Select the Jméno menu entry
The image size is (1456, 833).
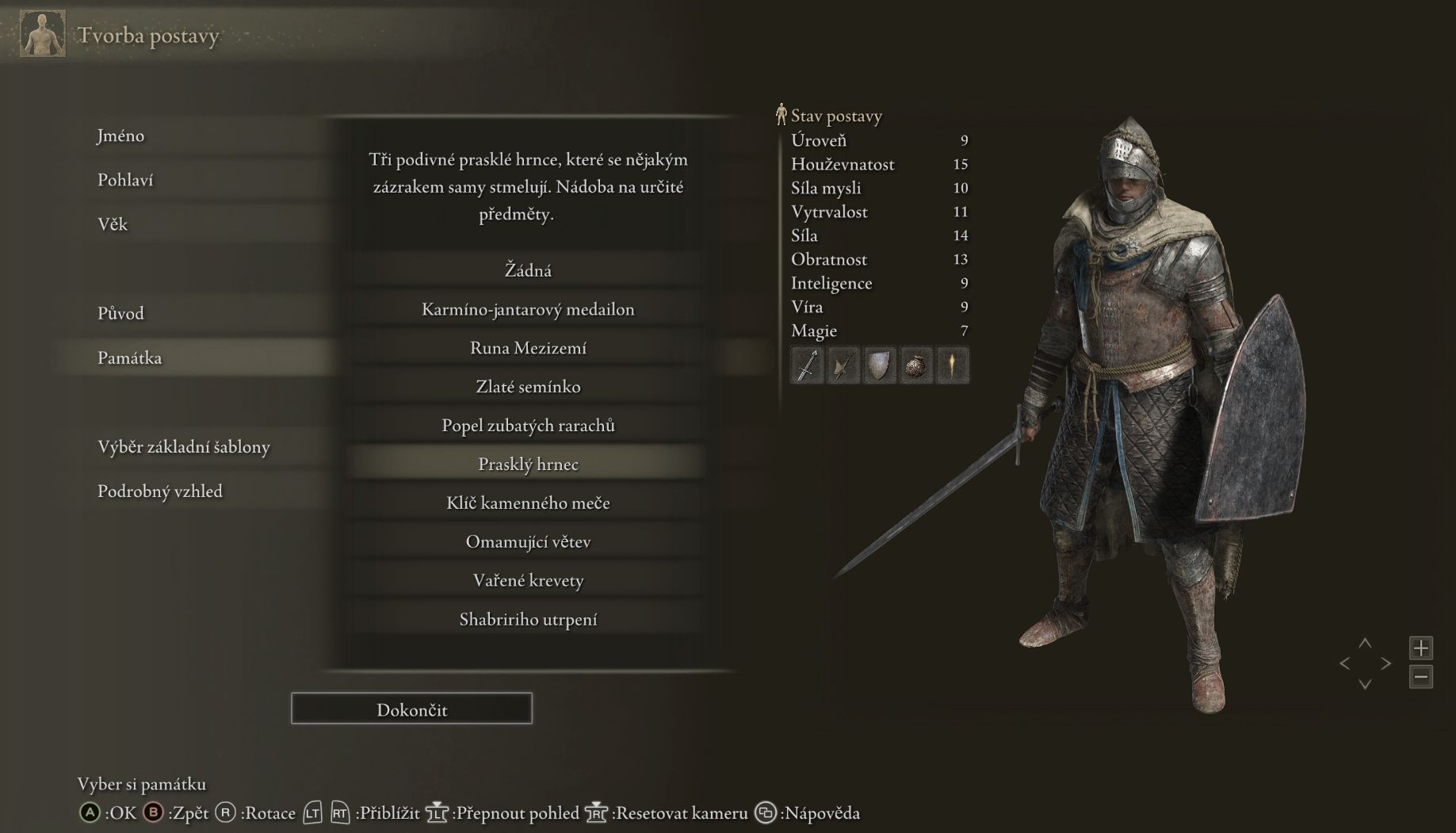(x=120, y=136)
